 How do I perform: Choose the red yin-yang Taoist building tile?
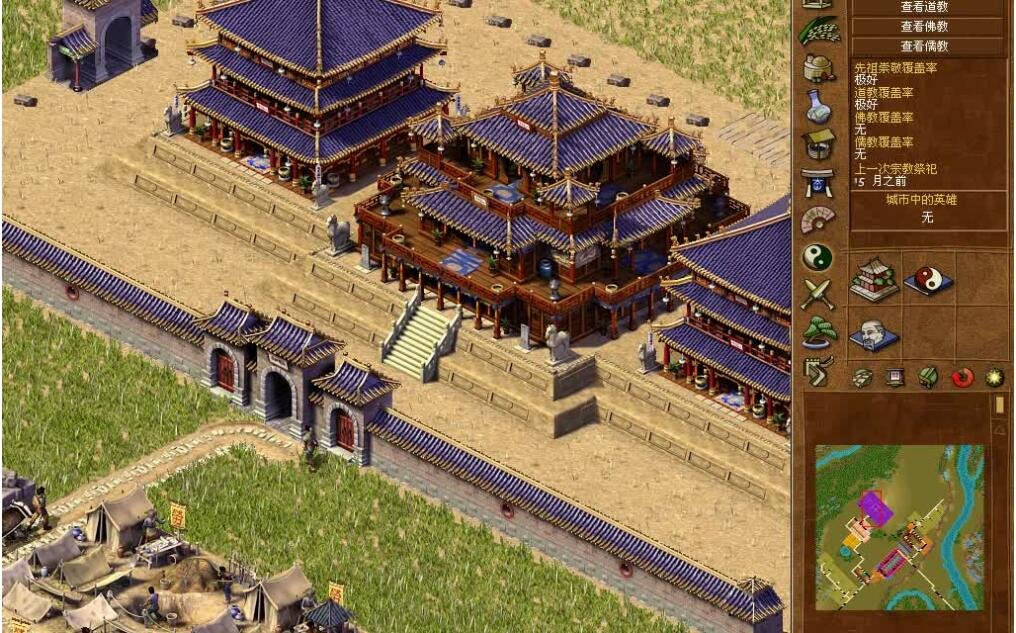(x=928, y=279)
